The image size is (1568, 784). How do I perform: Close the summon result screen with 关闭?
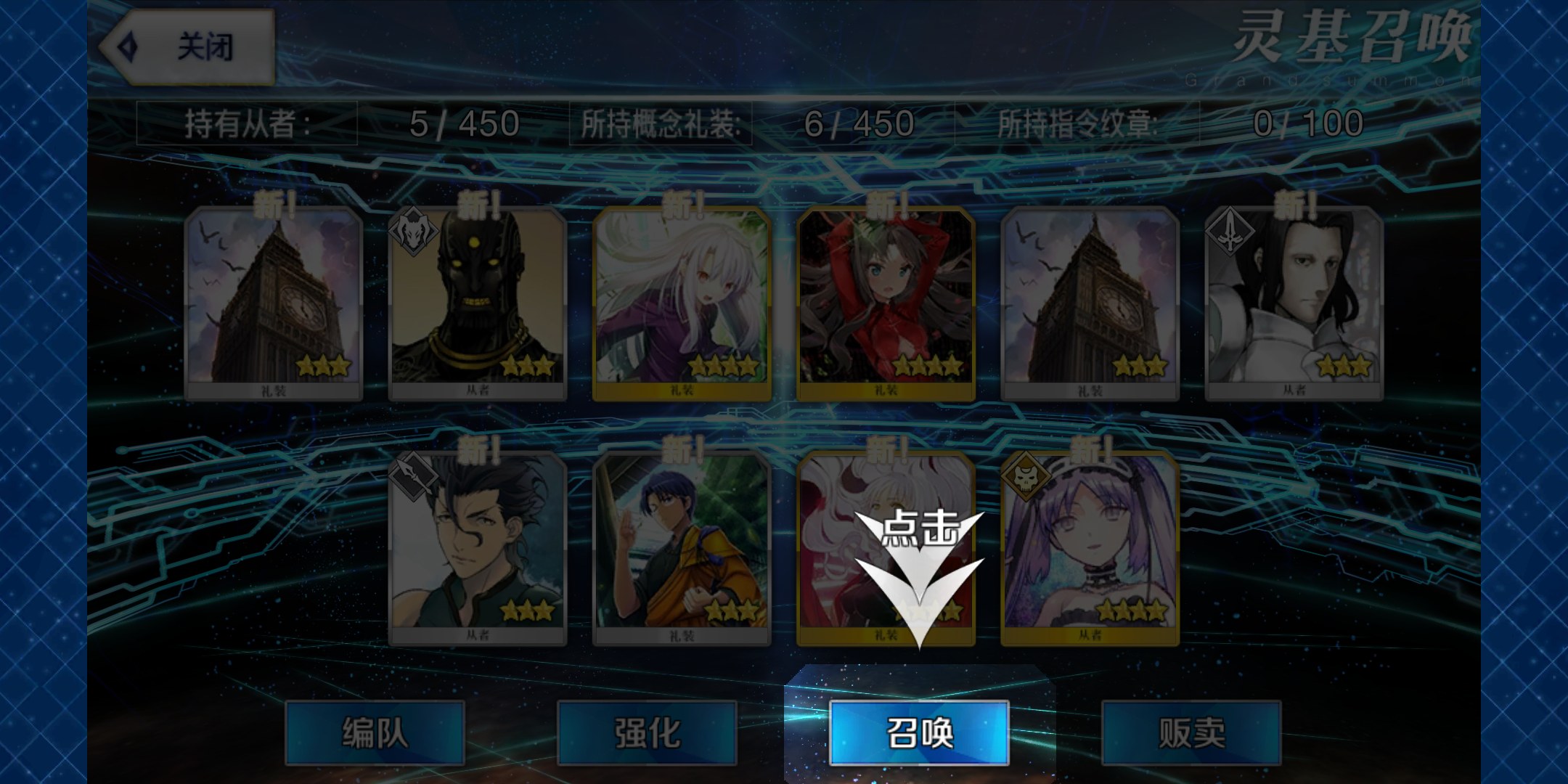coord(187,48)
